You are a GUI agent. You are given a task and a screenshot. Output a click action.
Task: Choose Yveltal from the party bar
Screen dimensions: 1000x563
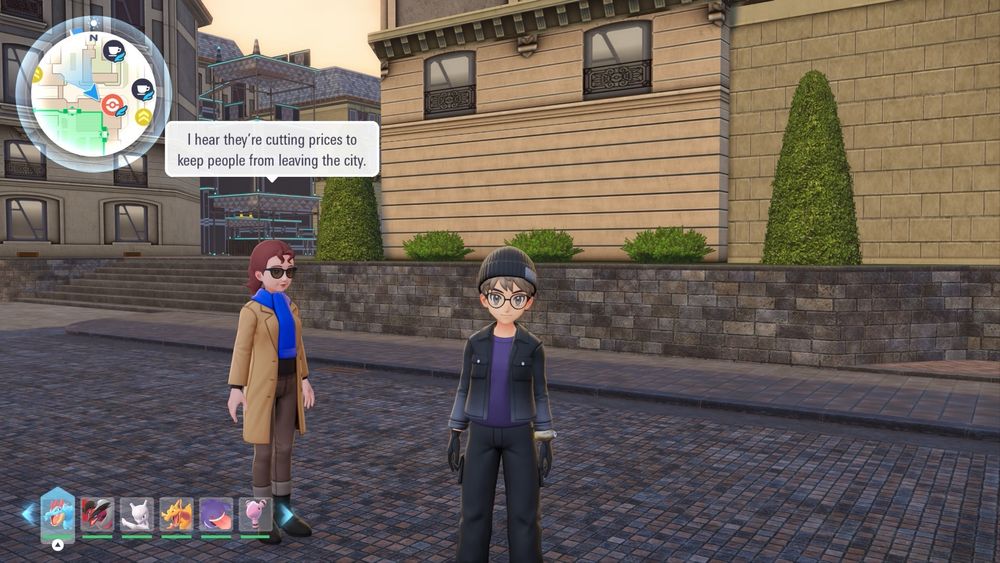pos(97,514)
